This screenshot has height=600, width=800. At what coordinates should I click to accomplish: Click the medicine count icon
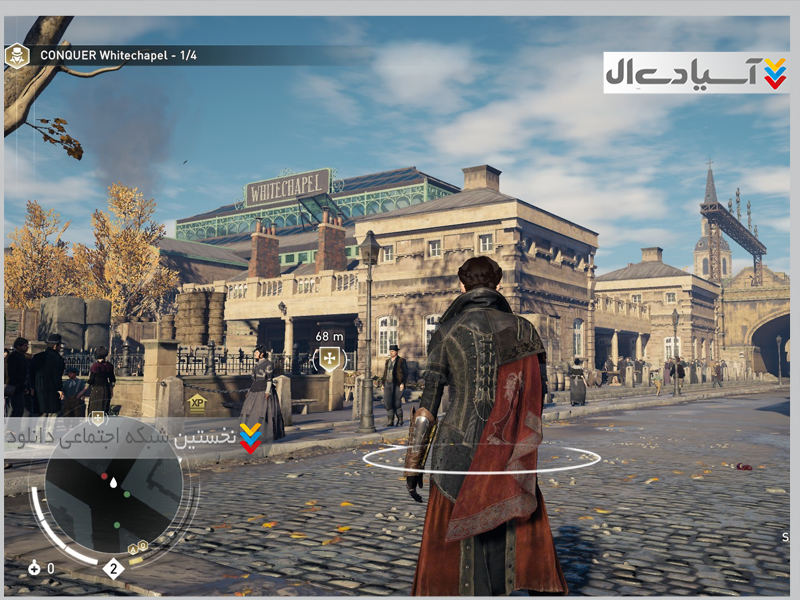click(34, 568)
